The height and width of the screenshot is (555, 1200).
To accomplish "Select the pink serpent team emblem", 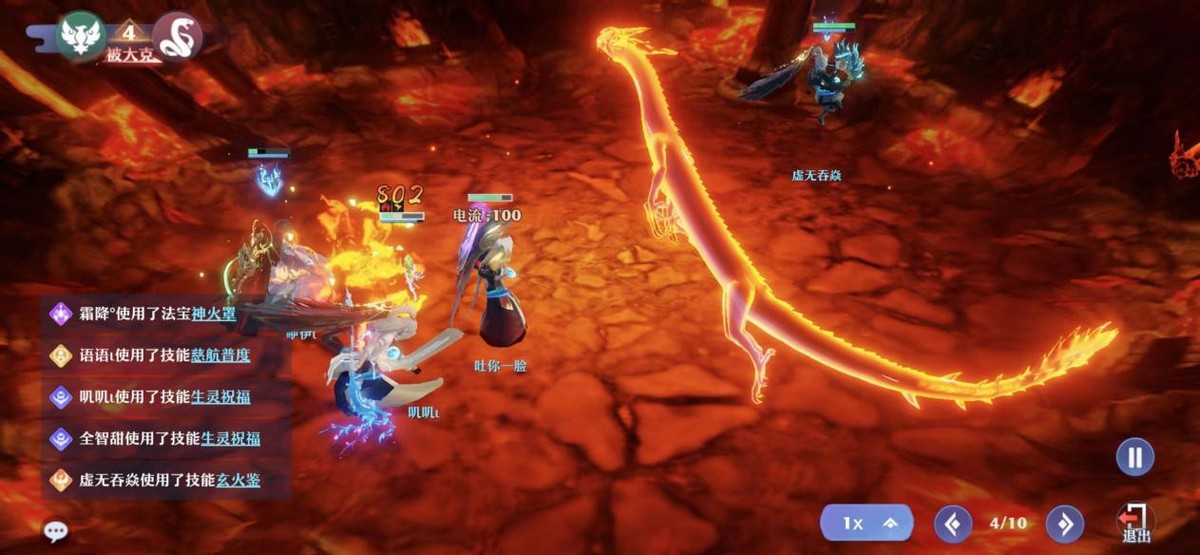I will [x=178, y=36].
